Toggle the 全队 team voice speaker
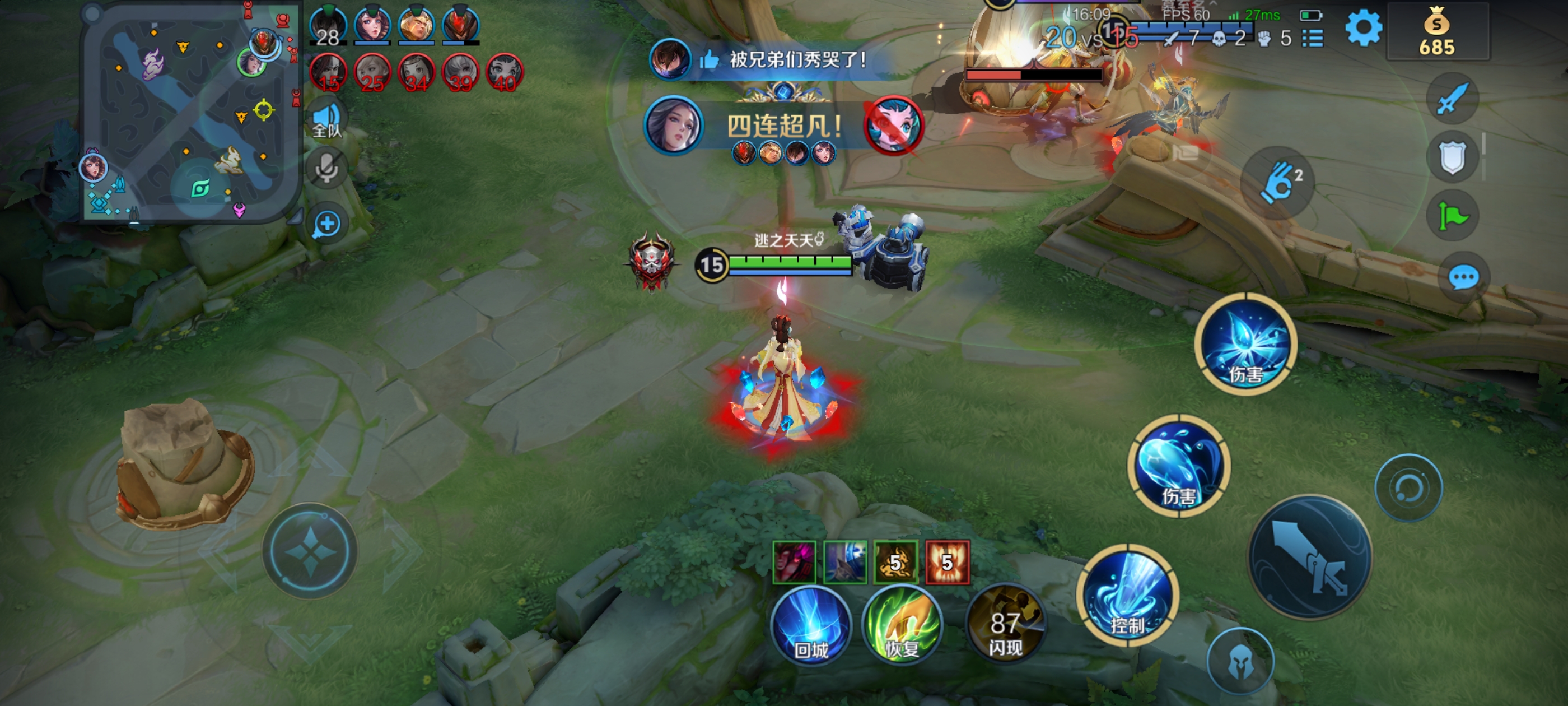 point(327,119)
